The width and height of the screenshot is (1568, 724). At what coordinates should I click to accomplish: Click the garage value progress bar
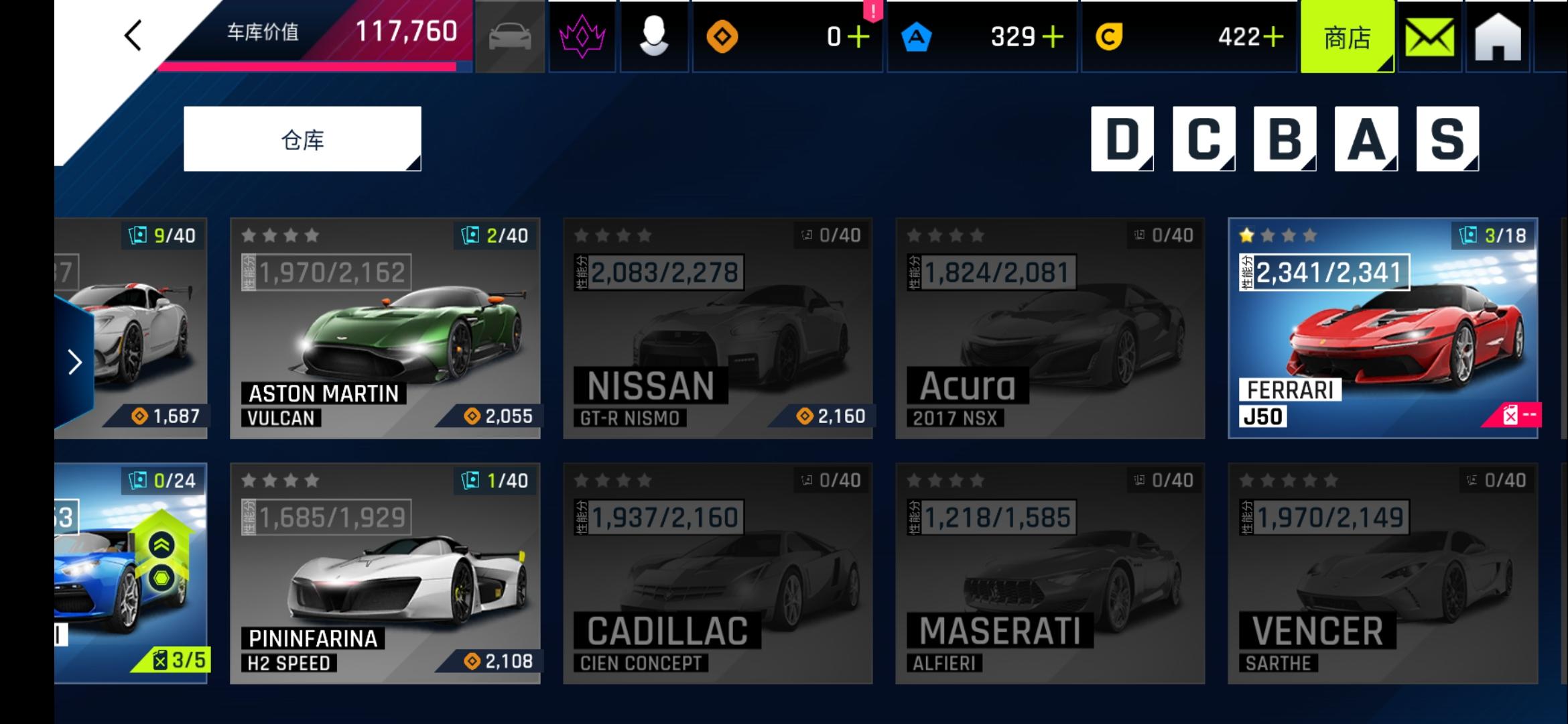click(308, 67)
